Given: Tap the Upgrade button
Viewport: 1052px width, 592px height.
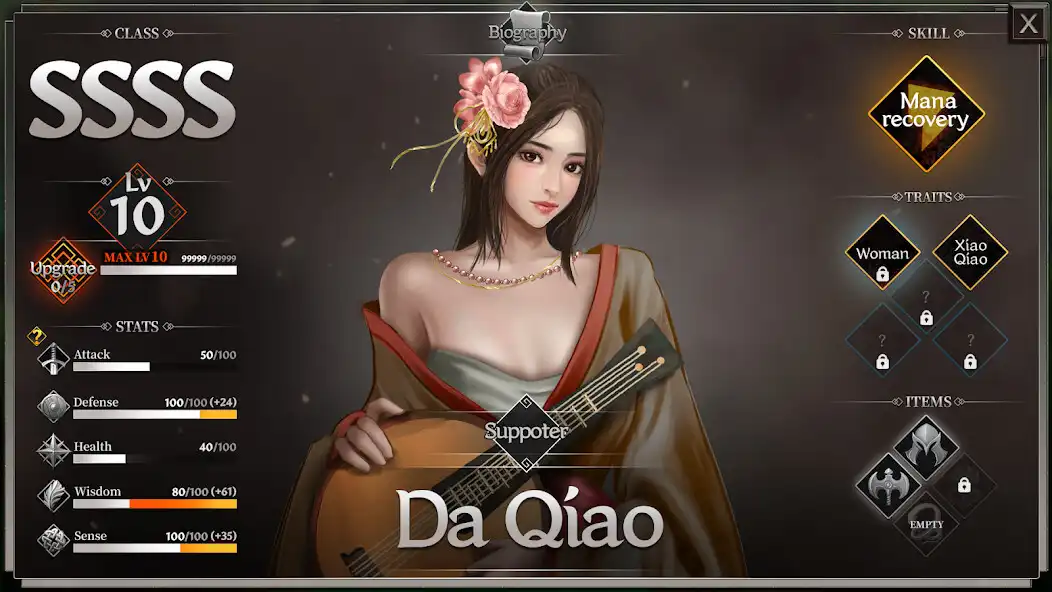Looking at the screenshot, I should pos(63,270).
